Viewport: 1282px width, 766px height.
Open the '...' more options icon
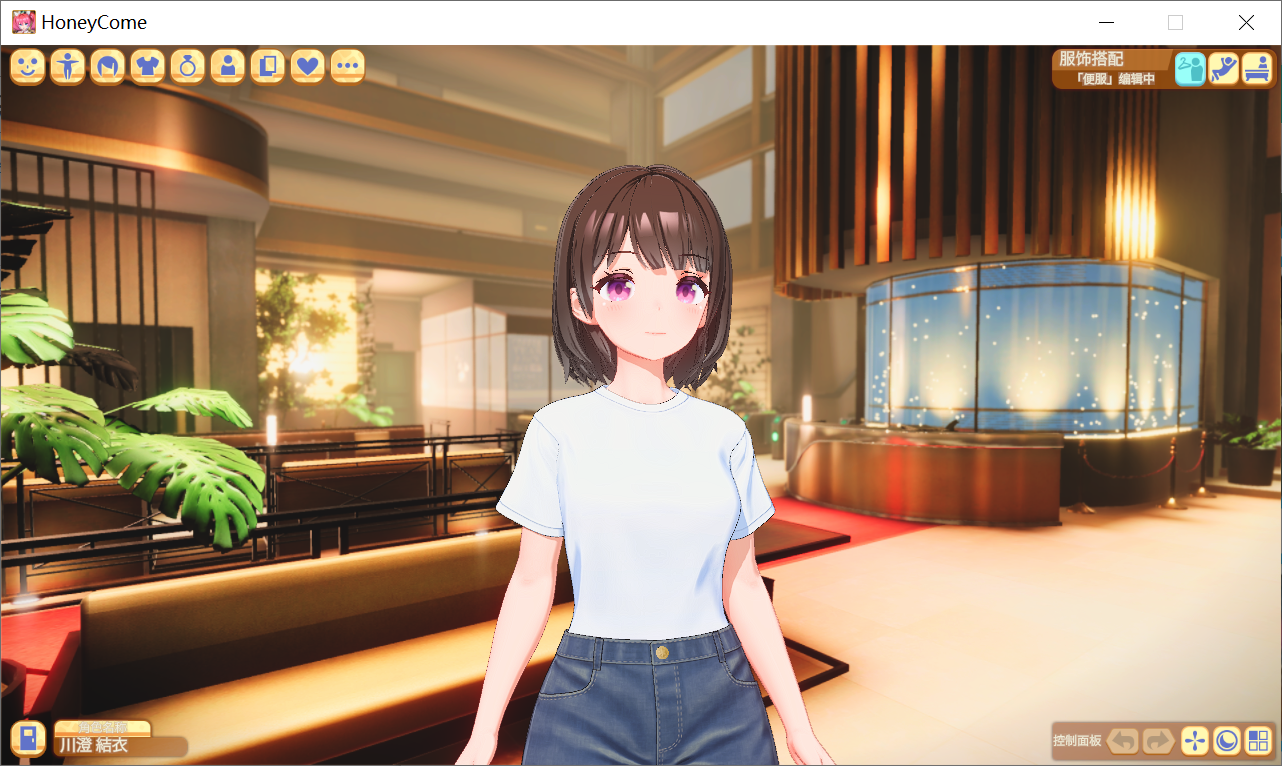(x=347, y=66)
